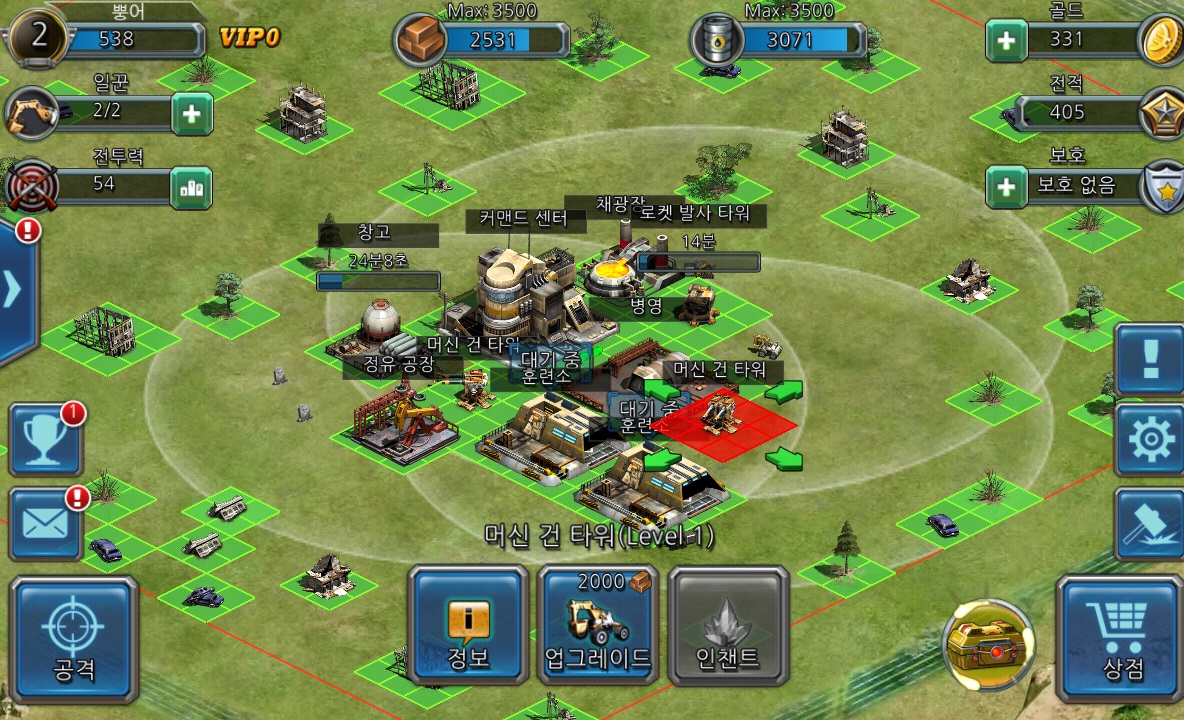Viewport: 1184px width, 720px height.
Task: Expand the left side panel arrow
Action: pos(14,290)
